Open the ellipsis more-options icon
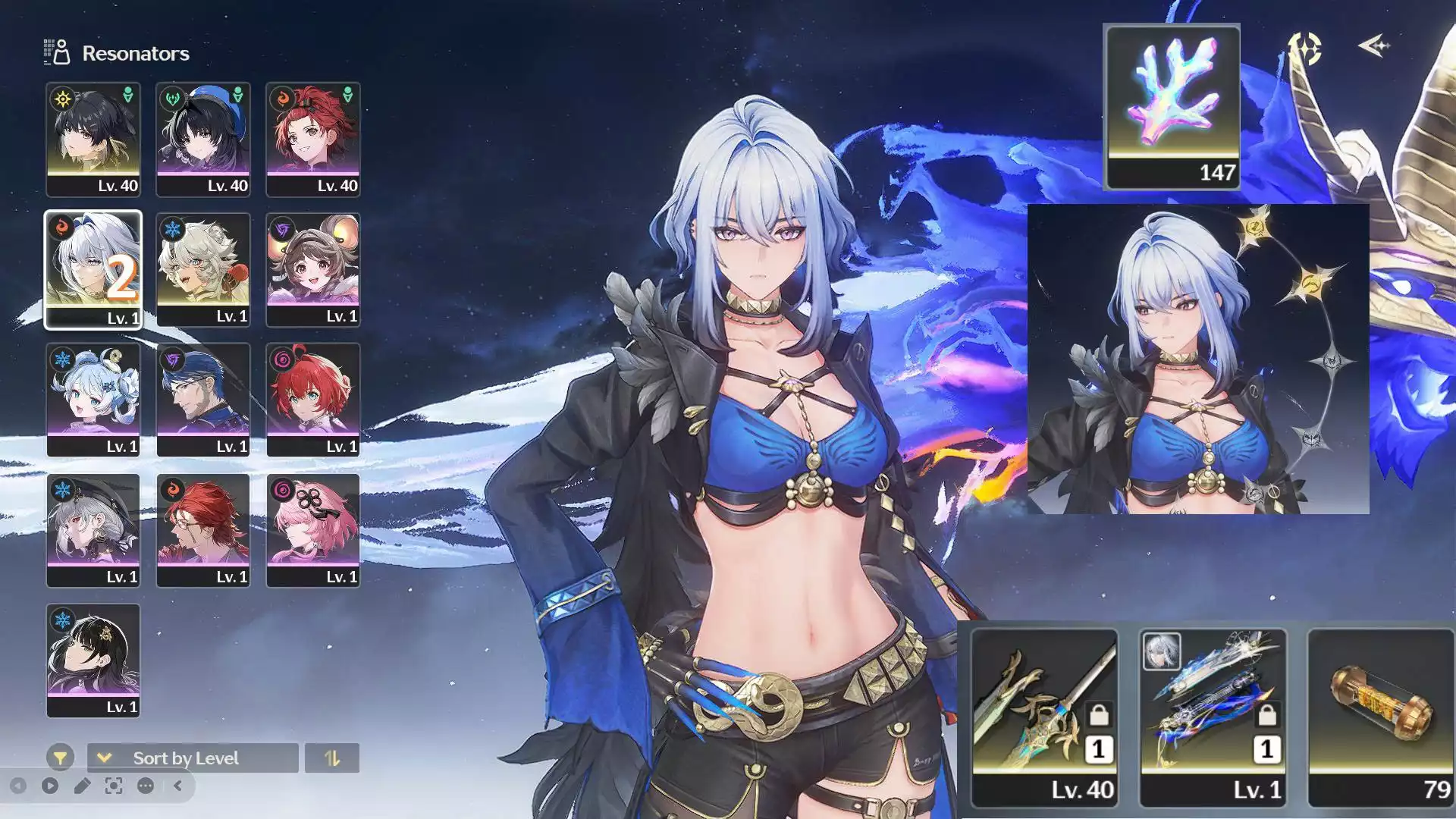This screenshot has width=1456, height=819. coord(146,786)
